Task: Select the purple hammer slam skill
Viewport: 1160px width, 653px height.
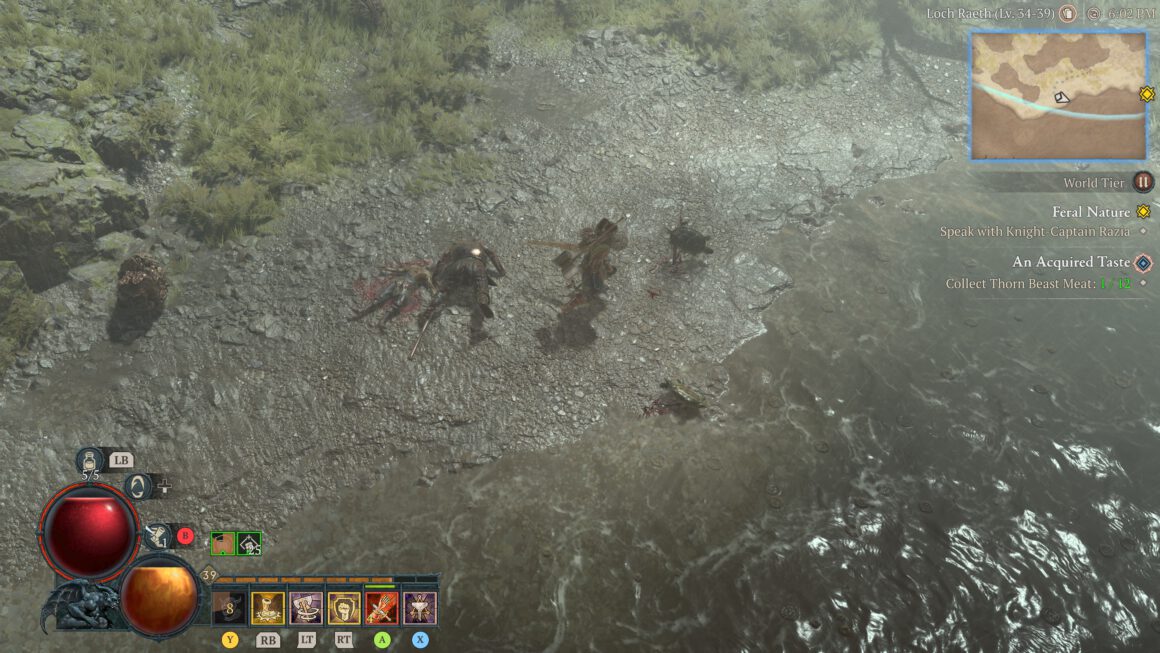Action: coord(420,608)
